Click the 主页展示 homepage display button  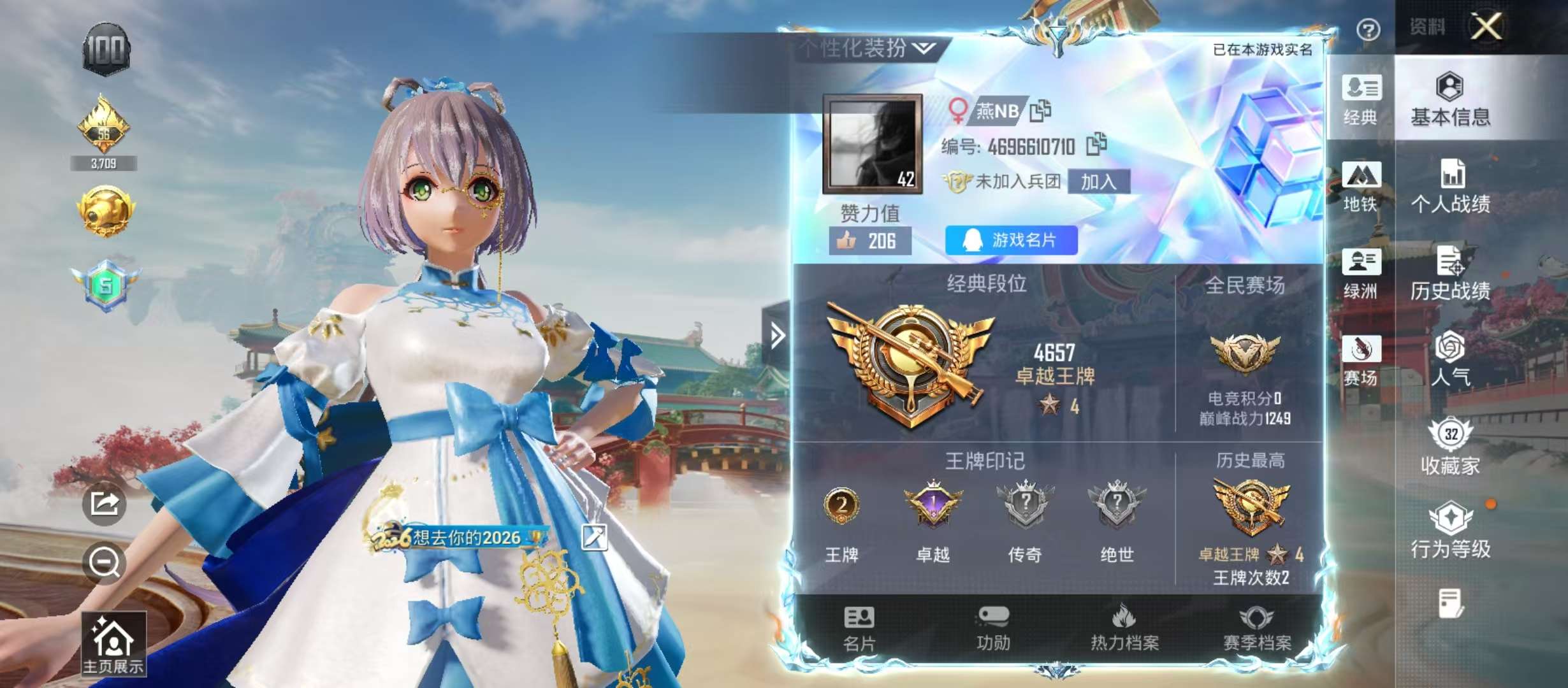tap(113, 643)
